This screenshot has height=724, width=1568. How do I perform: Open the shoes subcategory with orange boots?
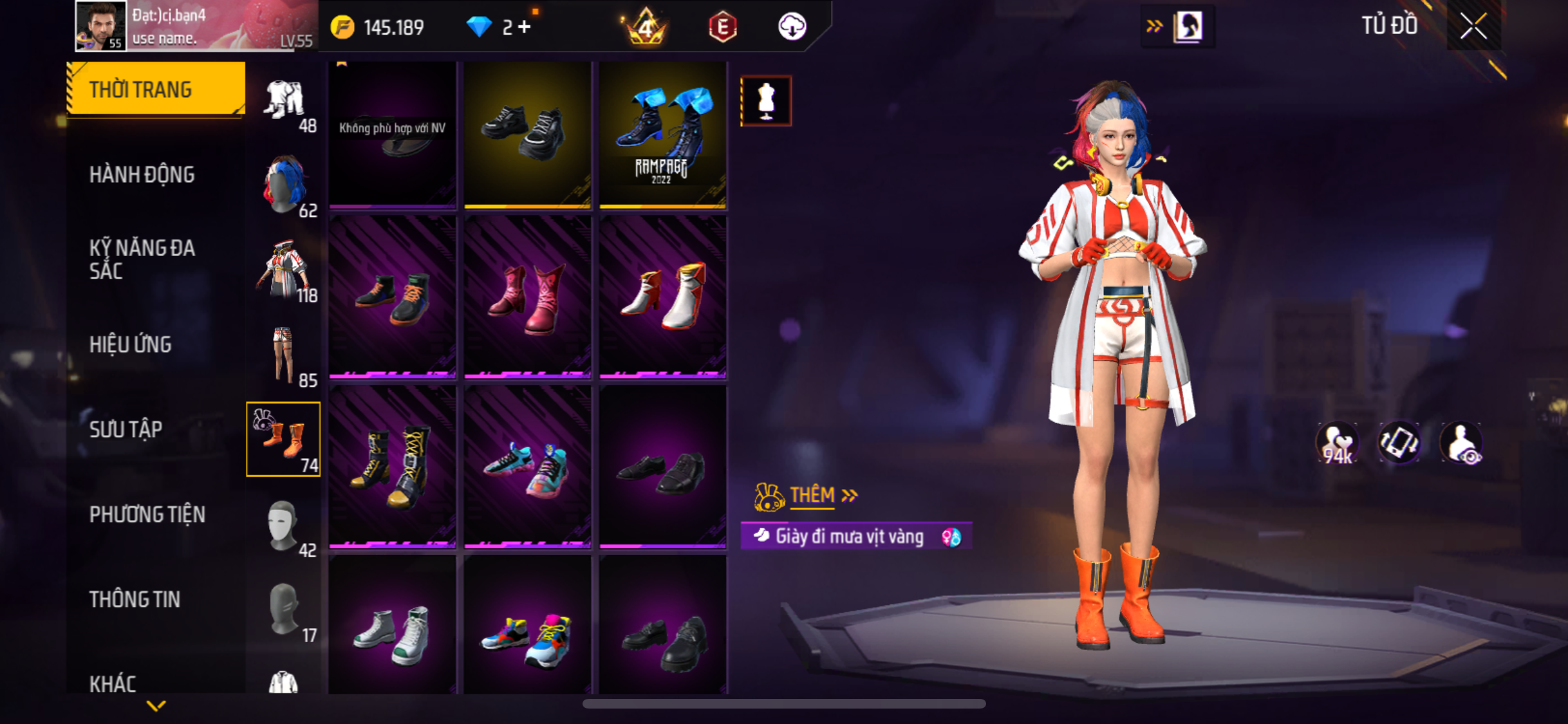pyautogui.click(x=283, y=439)
